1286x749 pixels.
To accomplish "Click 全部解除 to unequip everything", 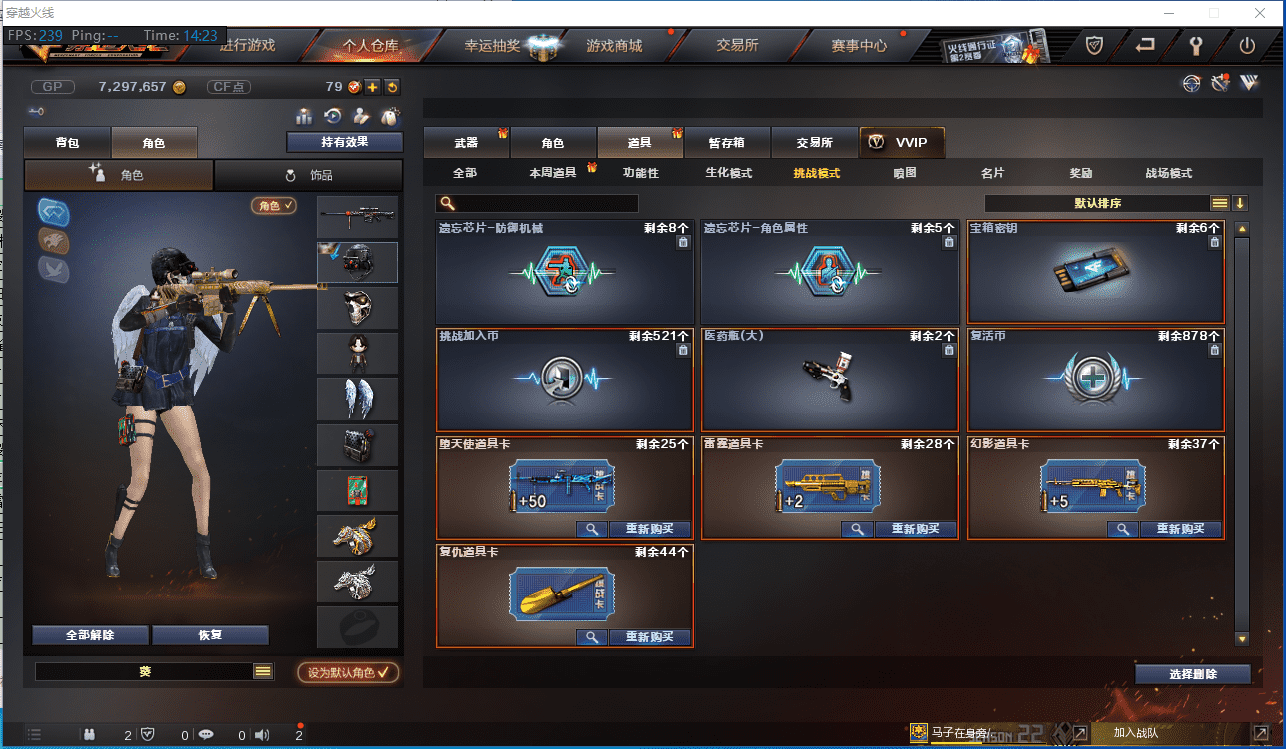I will click(90, 635).
